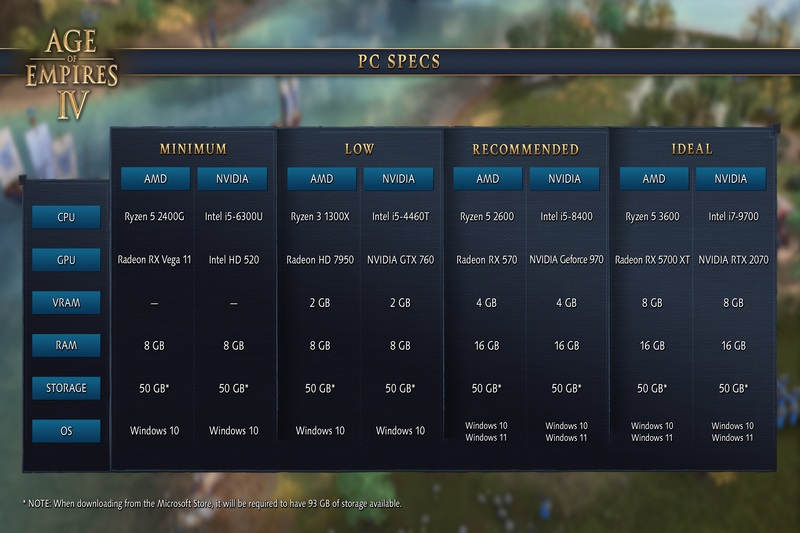Choose the VRAM row label
The width and height of the screenshot is (800, 533).
click(x=66, y=302)
